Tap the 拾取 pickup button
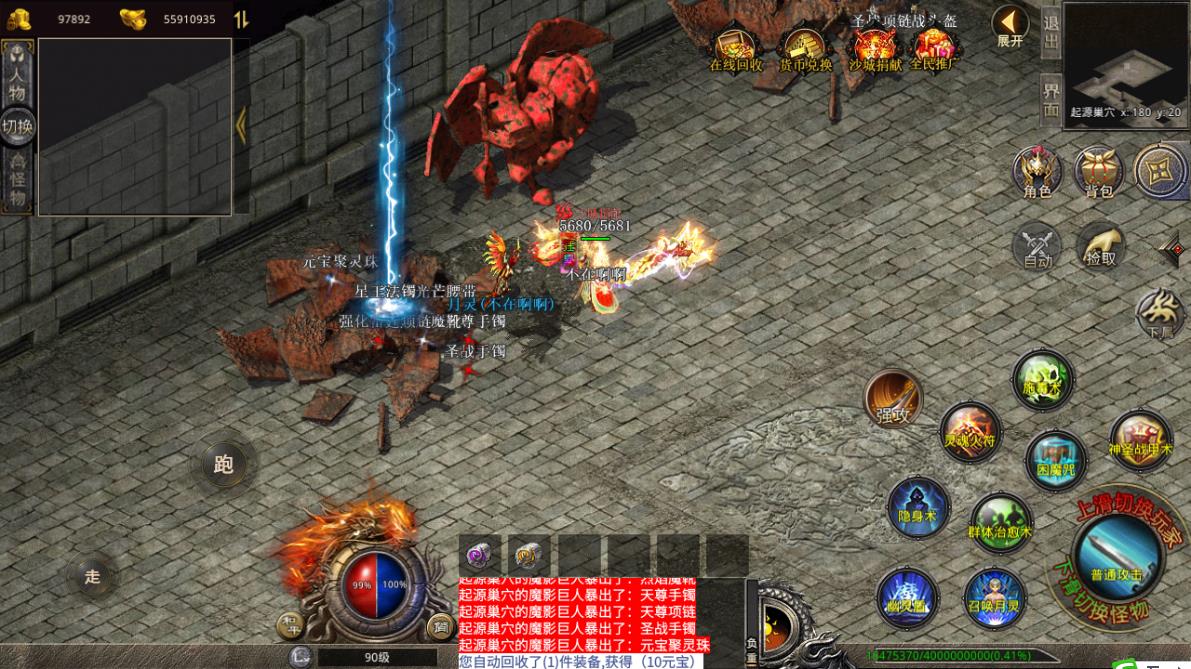The image size is (1191, 669). tap(1100, 246)
